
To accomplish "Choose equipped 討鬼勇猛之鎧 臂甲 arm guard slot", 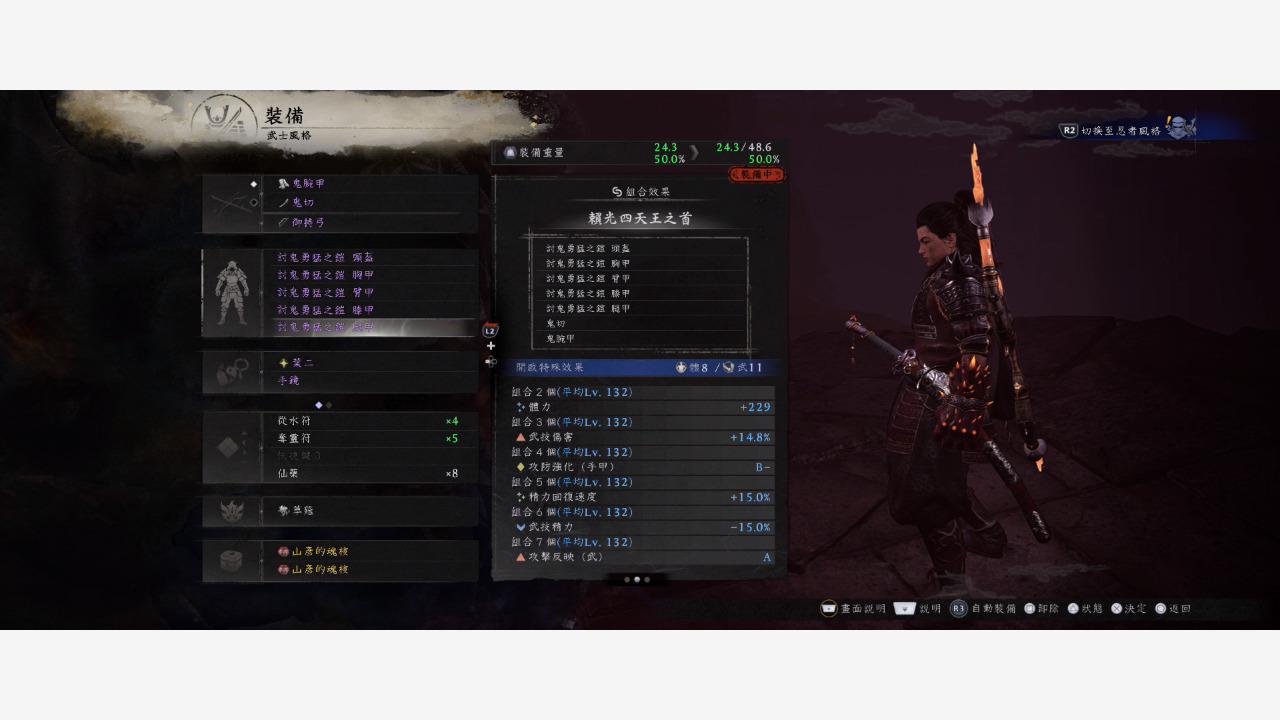I will [x=370, y=293].
